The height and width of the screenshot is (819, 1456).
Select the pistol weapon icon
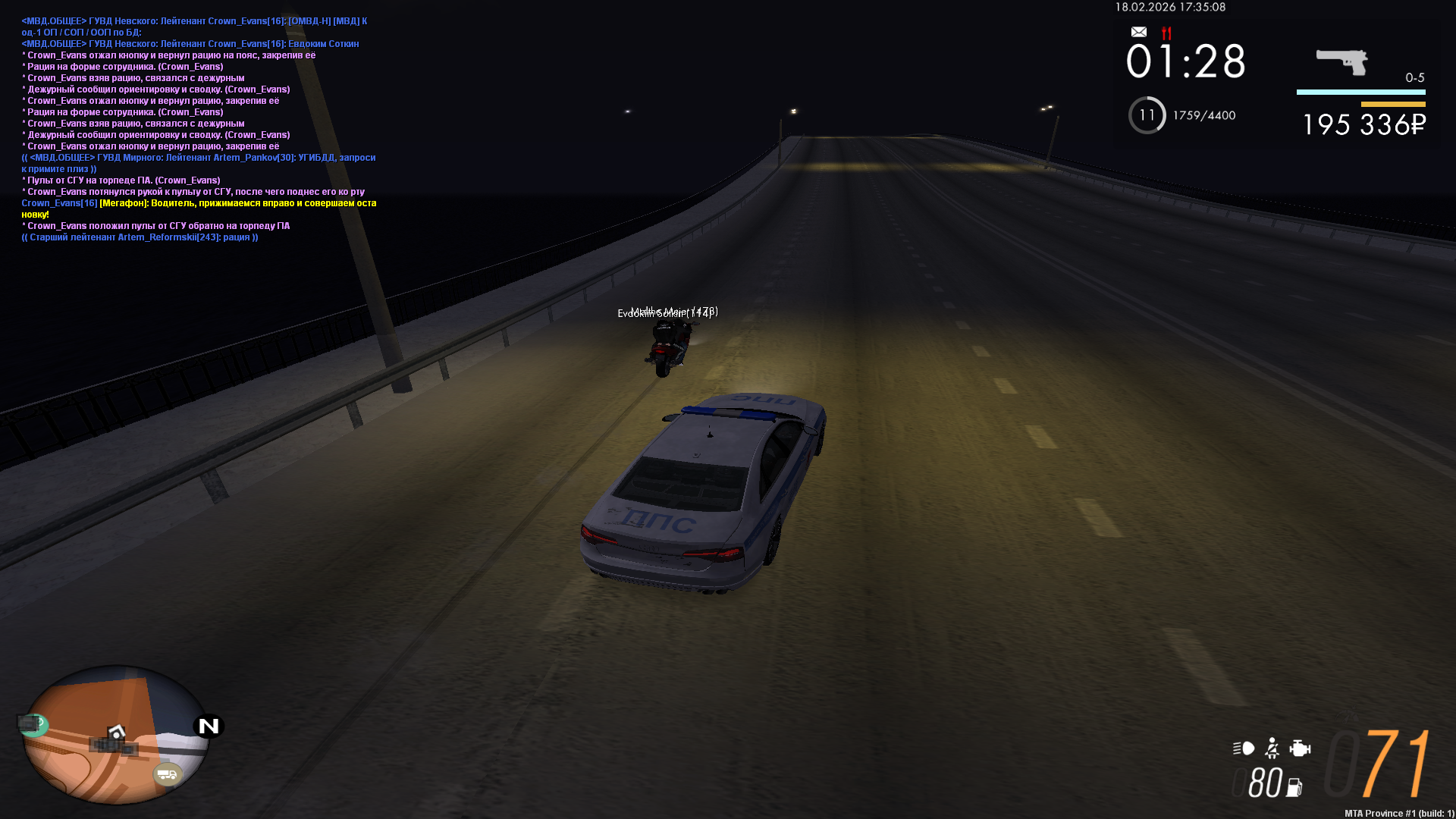(1341, 61)
